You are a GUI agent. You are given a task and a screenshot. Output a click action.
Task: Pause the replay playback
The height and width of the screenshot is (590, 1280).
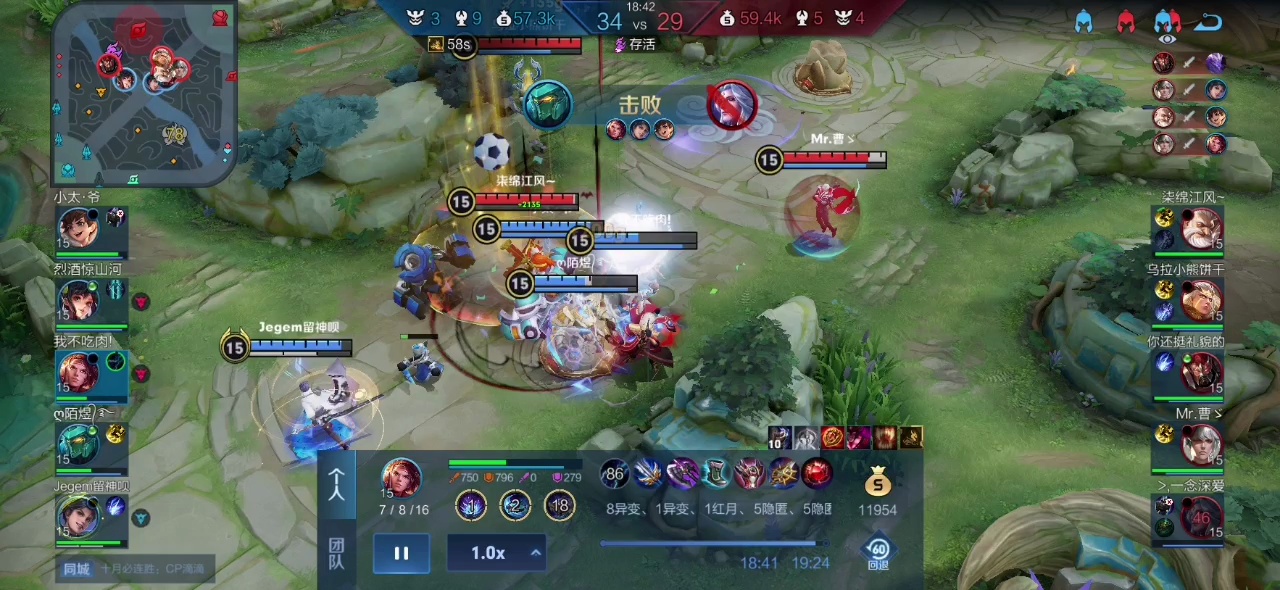pos(401,553)
